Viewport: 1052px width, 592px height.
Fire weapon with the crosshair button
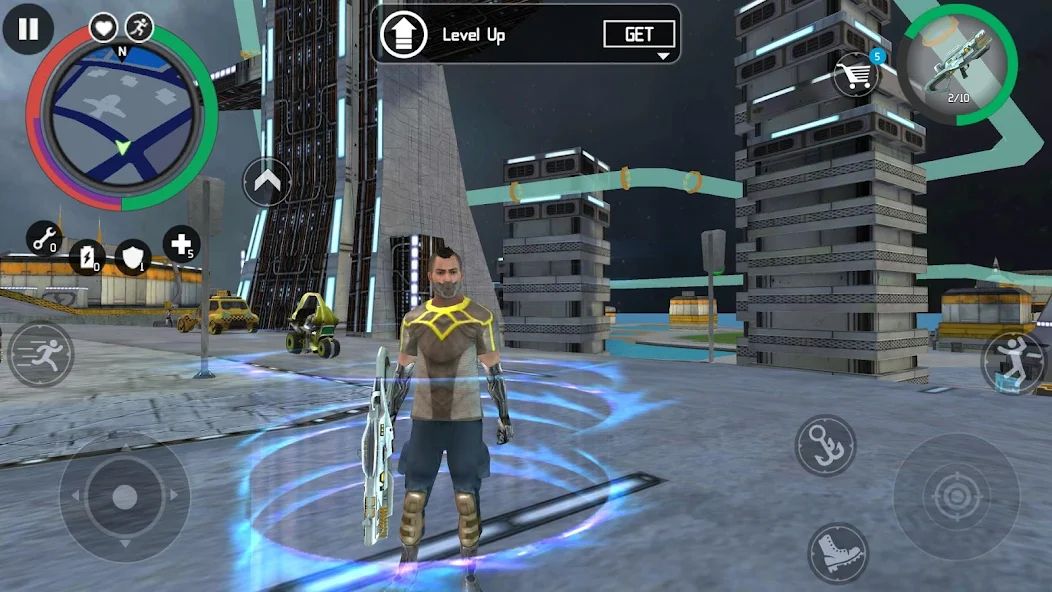(942, 496)
